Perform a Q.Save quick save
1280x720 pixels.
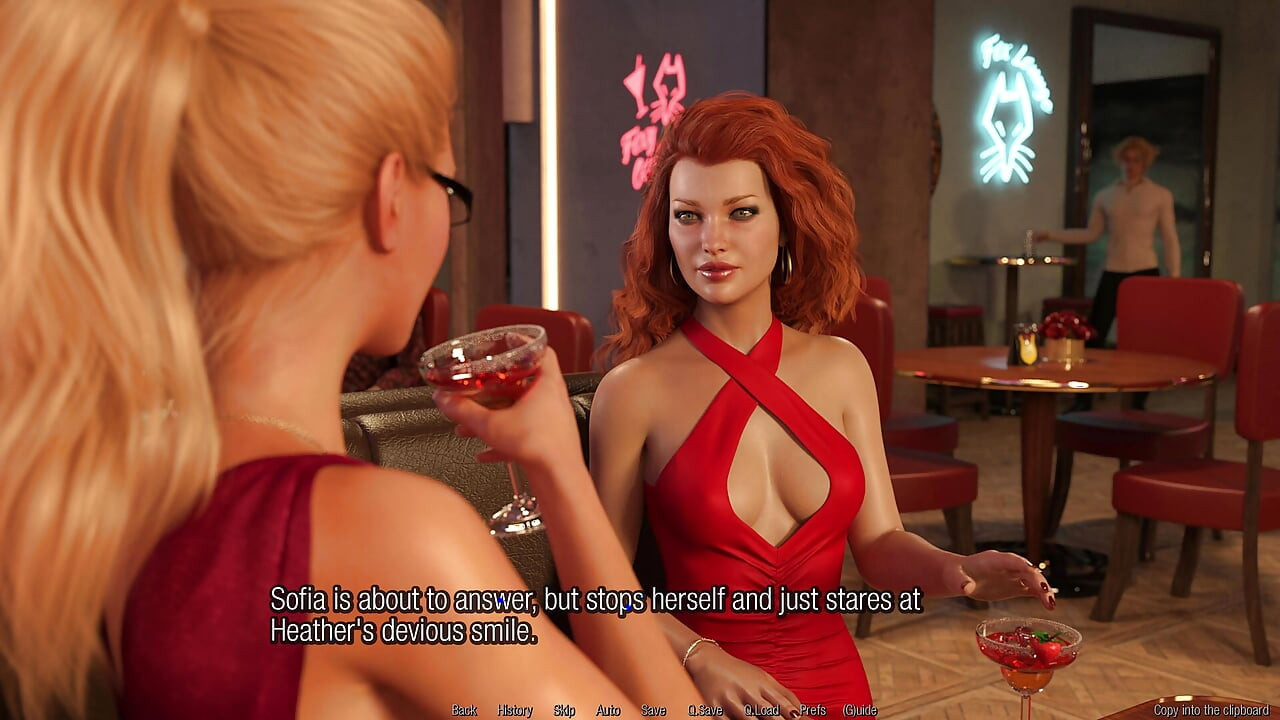coord(703,709)
